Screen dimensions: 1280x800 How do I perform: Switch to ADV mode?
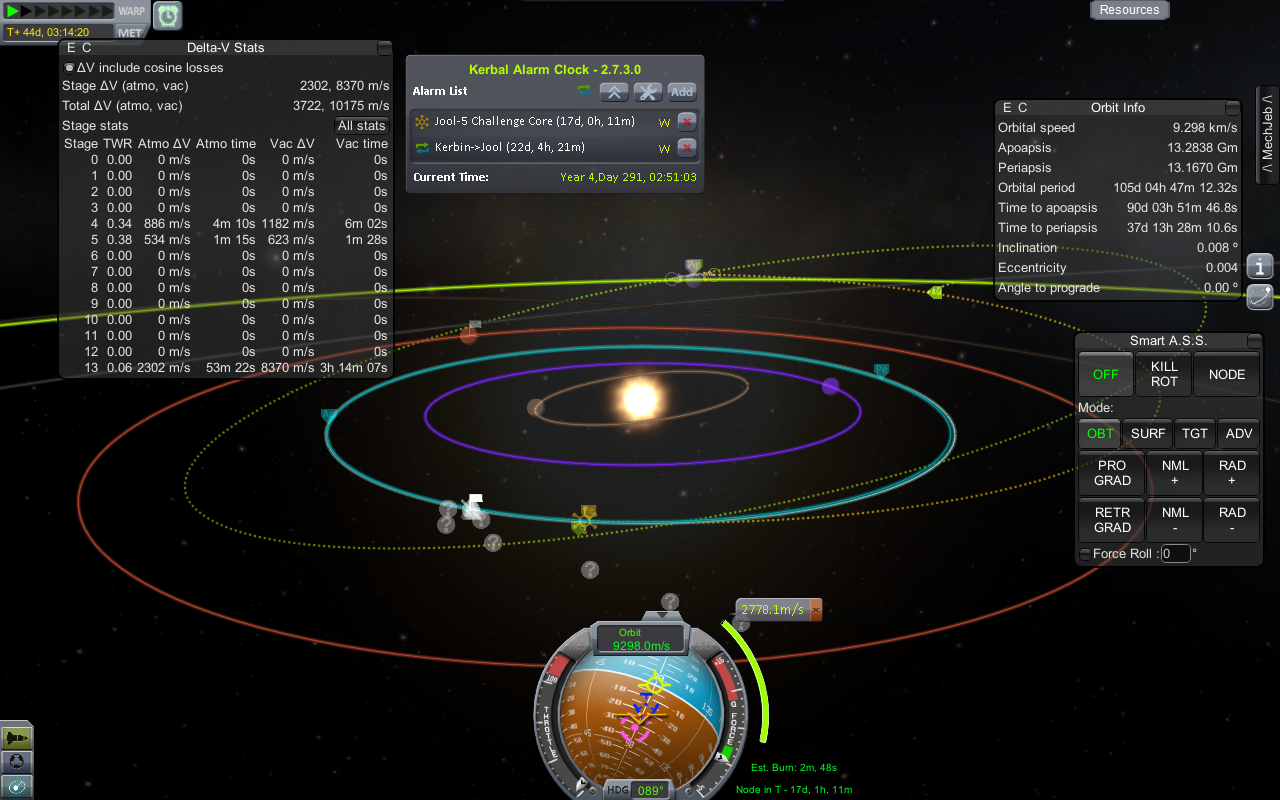pyautogui.click(x=1239, y=434)
